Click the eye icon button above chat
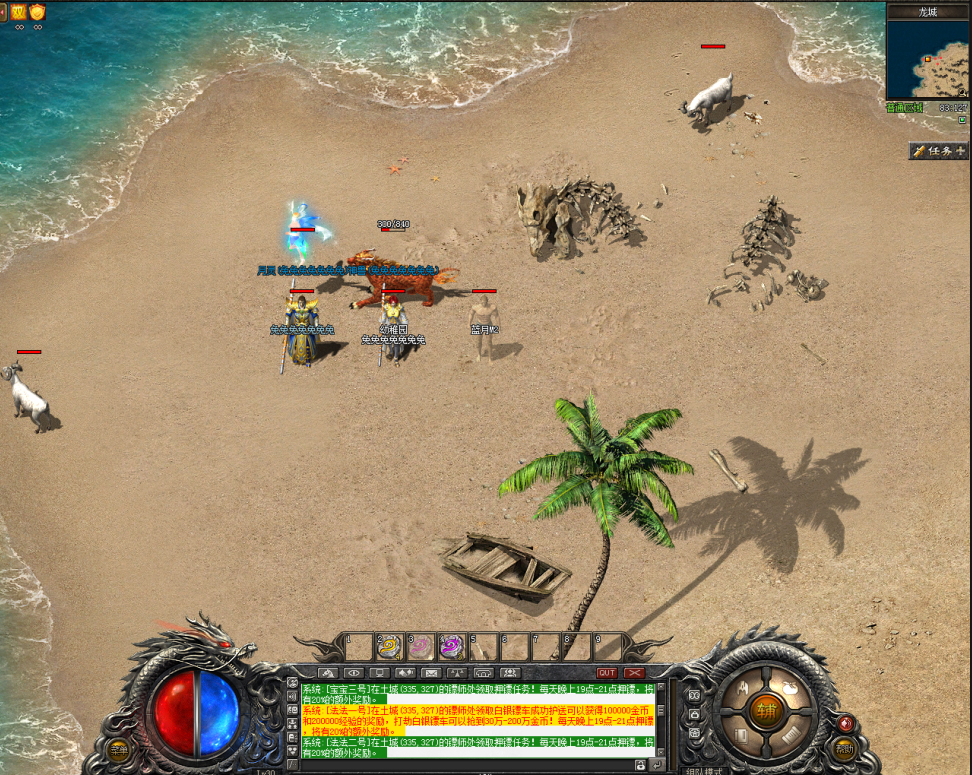Screen dimensions: 972x775 click(355, 673)
